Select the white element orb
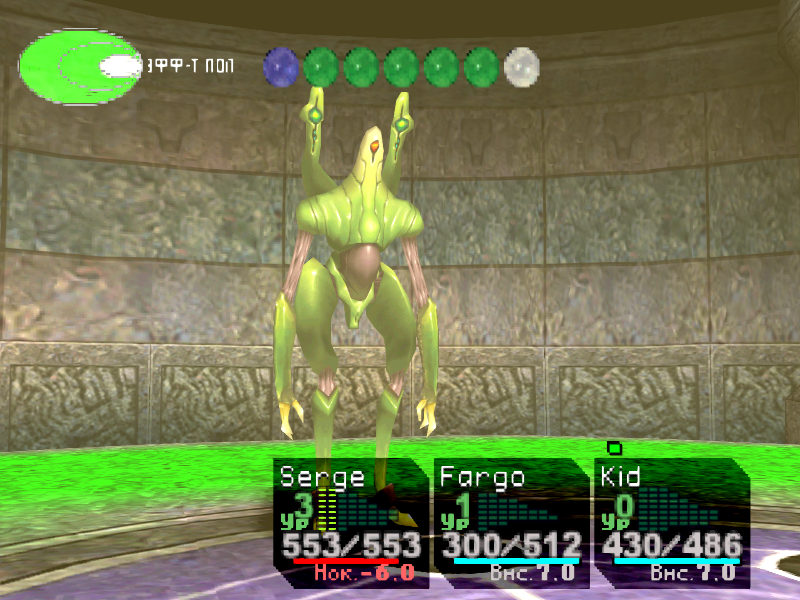Viewport: 800px width, 600px height. coord(521,67)
